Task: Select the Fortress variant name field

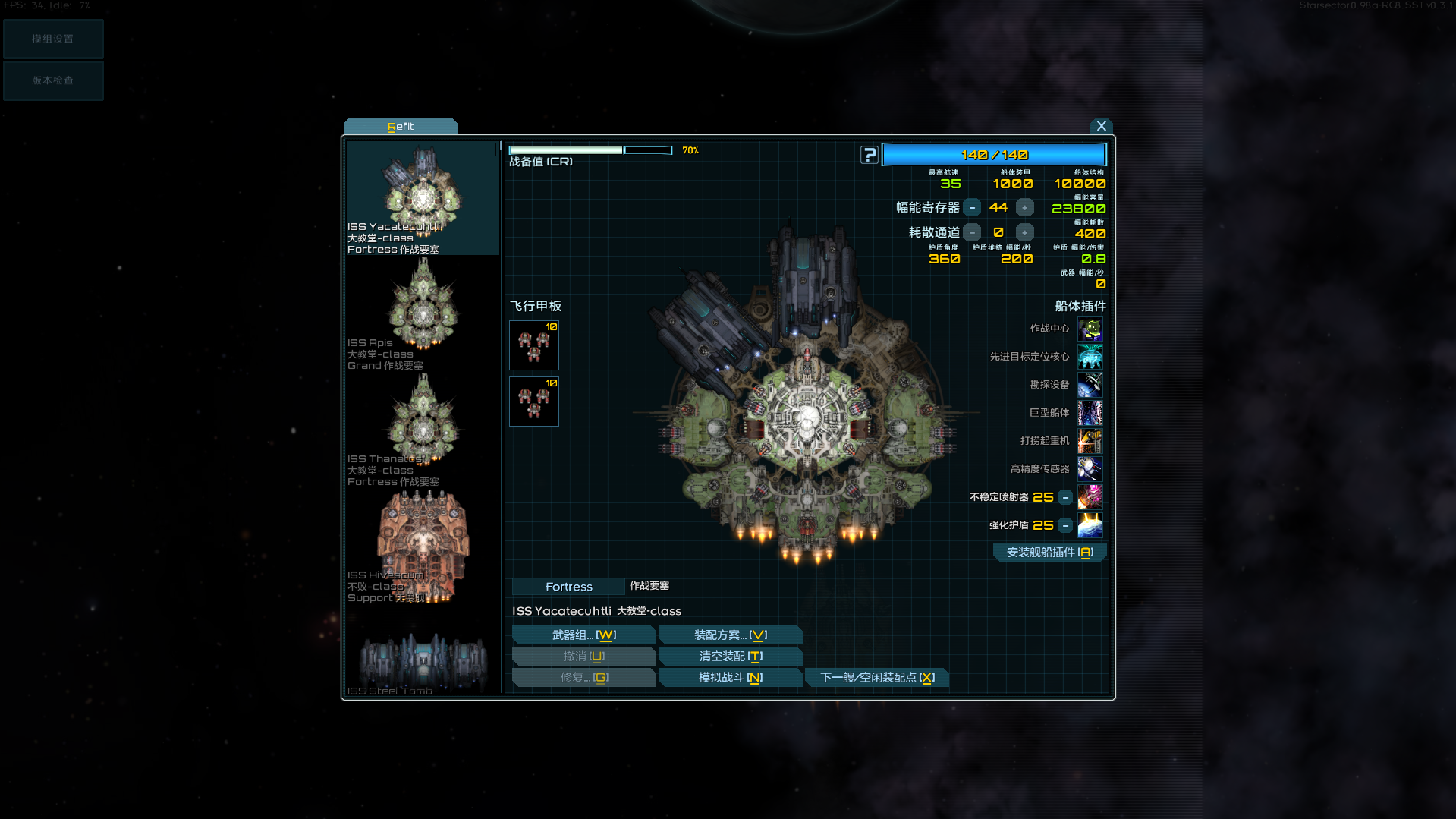Action: (568, 587)
